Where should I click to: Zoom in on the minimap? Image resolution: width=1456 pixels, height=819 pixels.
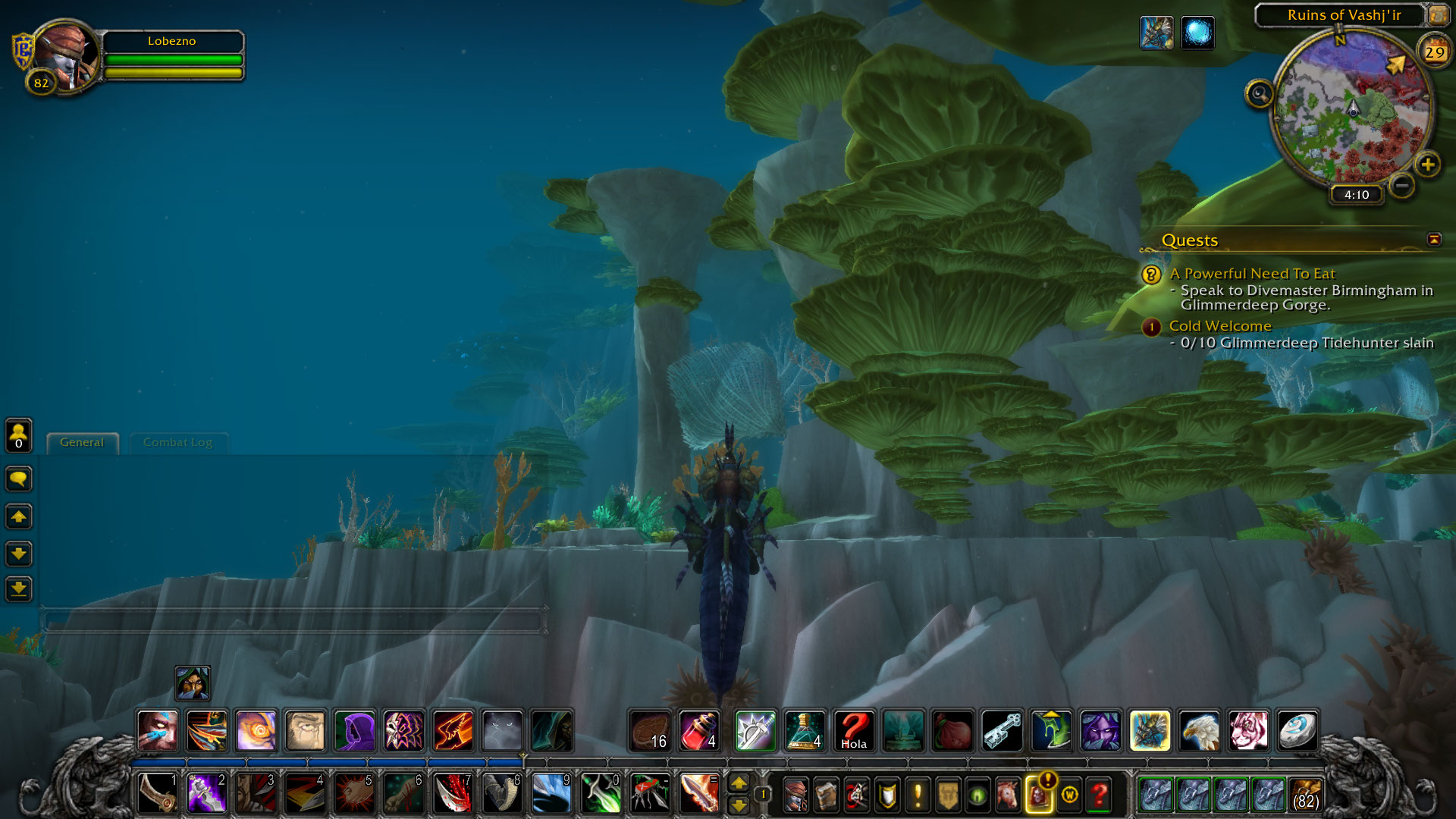click(1428, 165)
